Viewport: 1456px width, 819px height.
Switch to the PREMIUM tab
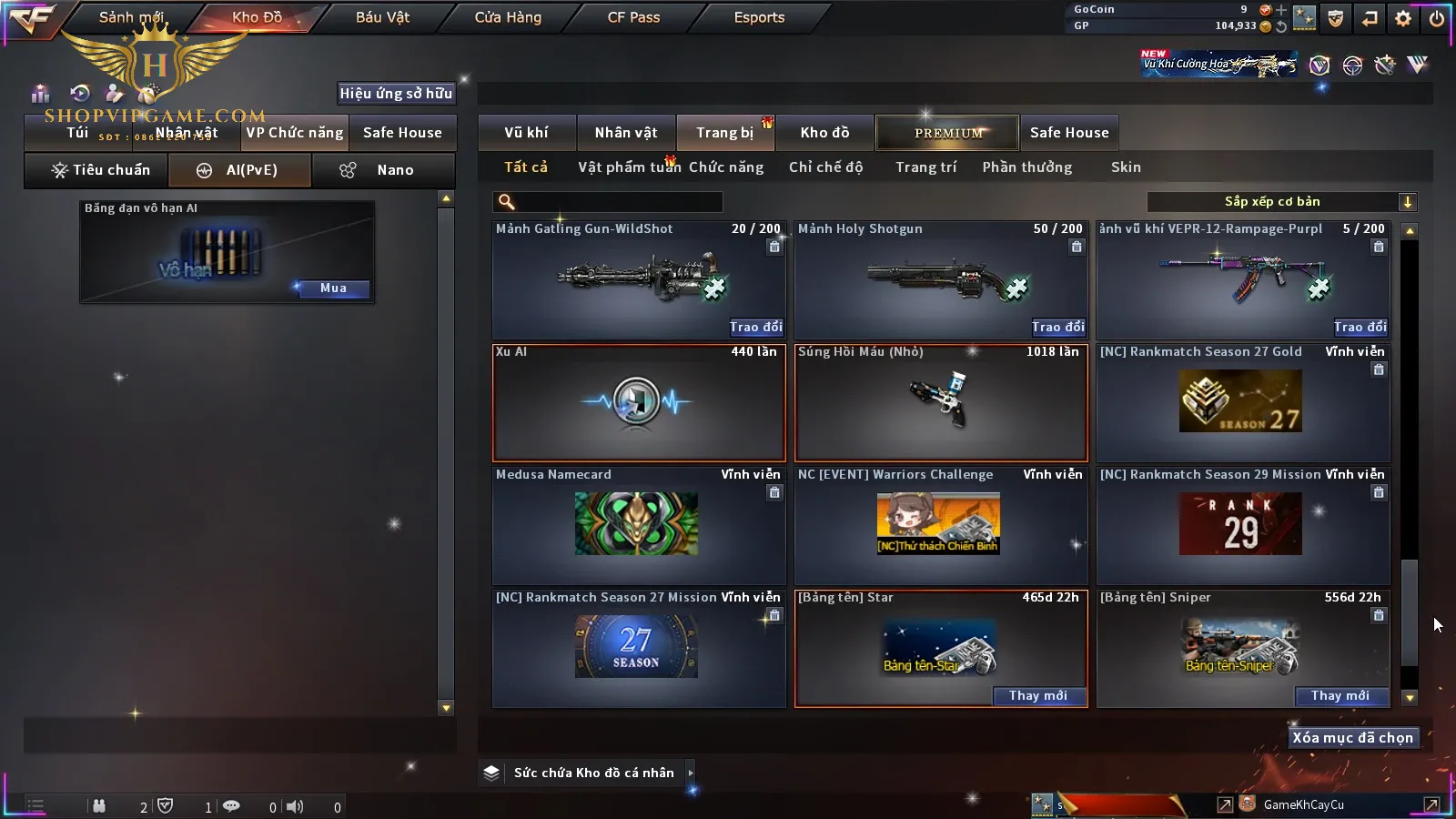click(948, 133)
